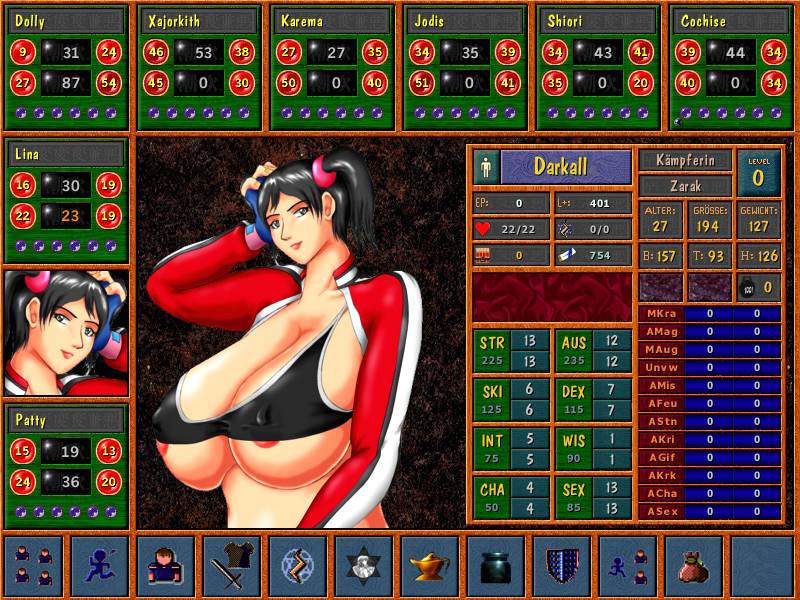Open the four-person party icon

(34, 566)
